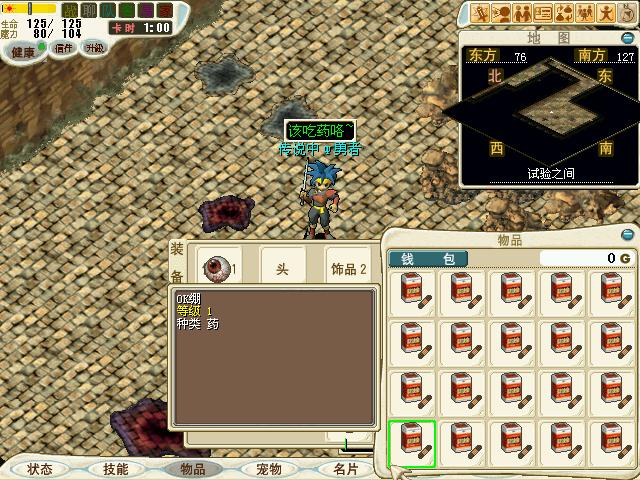
Task: Show the 名片 name card tab
Action: pos(345,468)
